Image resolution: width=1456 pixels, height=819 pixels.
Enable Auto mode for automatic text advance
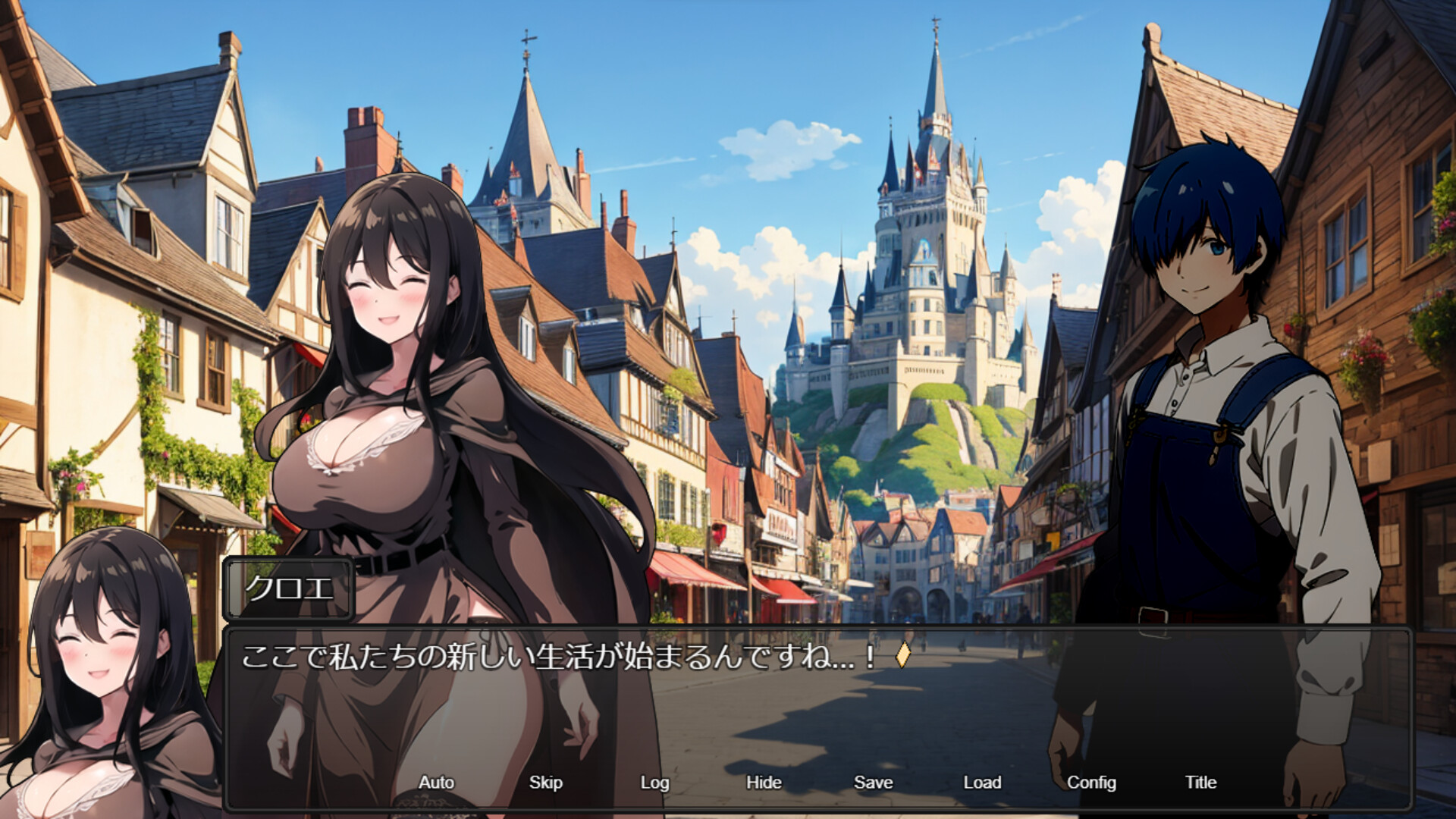pyautogui.click(x=435, y=782)
